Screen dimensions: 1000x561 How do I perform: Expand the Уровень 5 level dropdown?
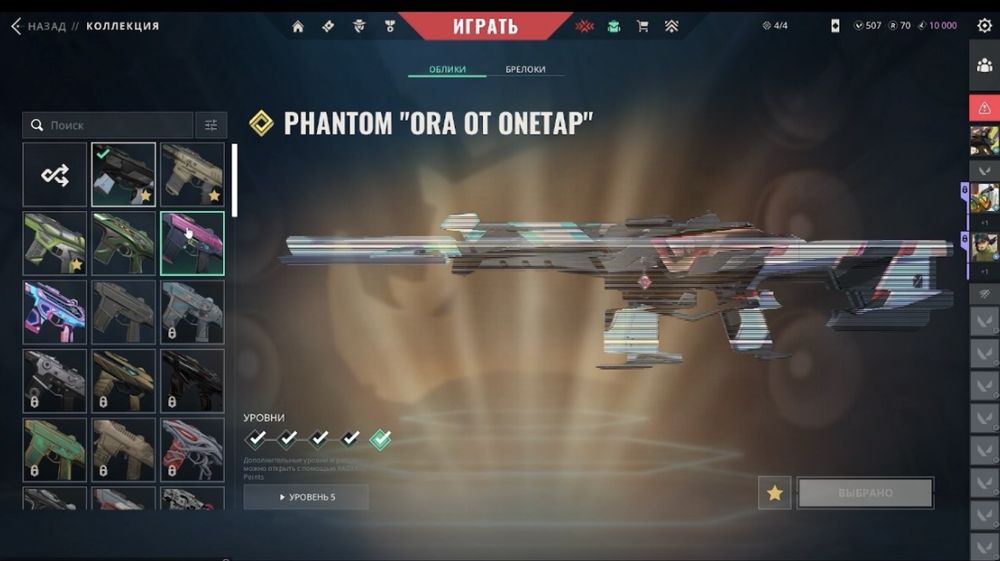pyautogui.click(x=306, y=497)
